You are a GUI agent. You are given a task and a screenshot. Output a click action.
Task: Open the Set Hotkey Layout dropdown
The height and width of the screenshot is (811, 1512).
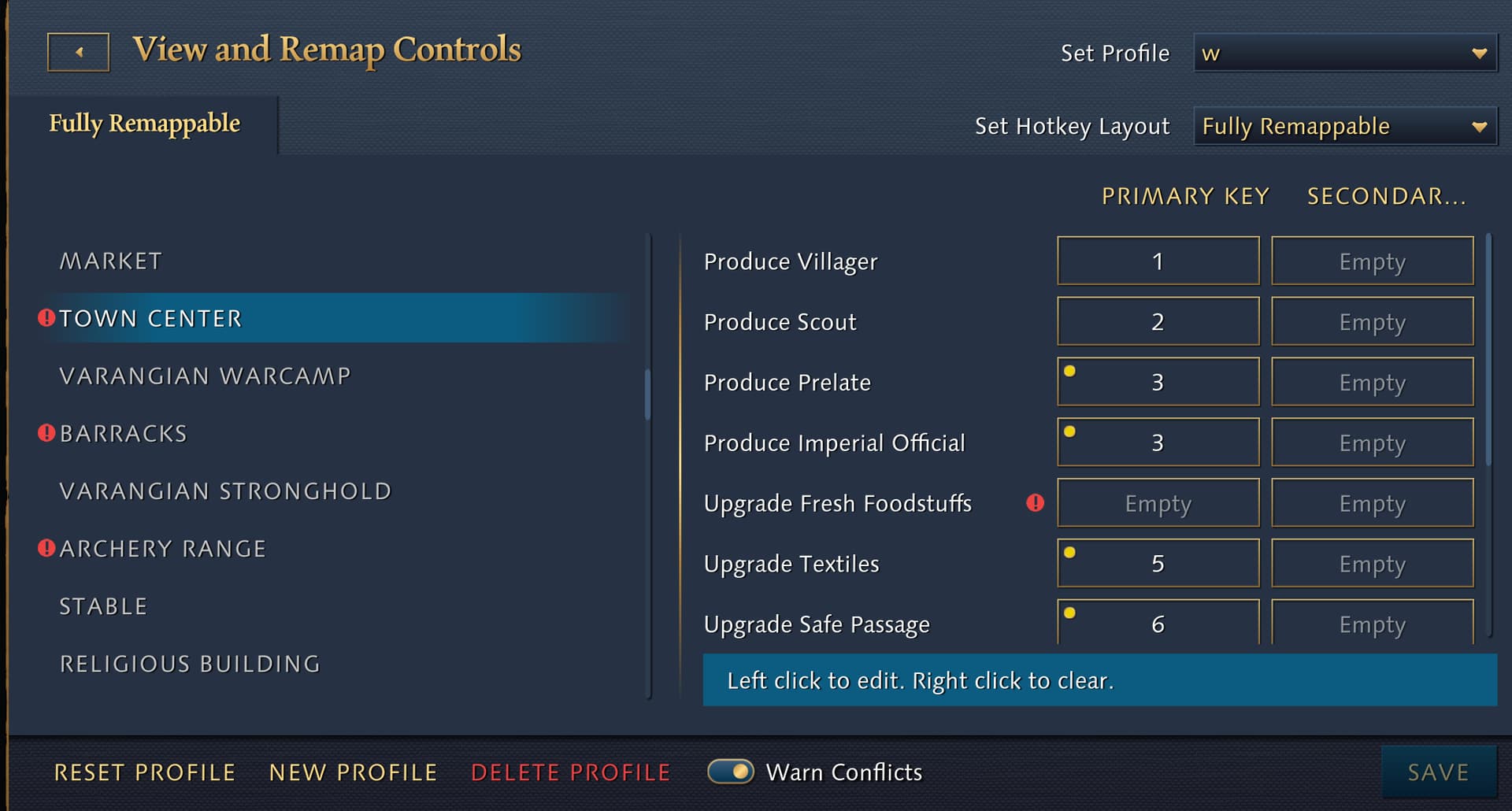click(x=1344, y=126)
